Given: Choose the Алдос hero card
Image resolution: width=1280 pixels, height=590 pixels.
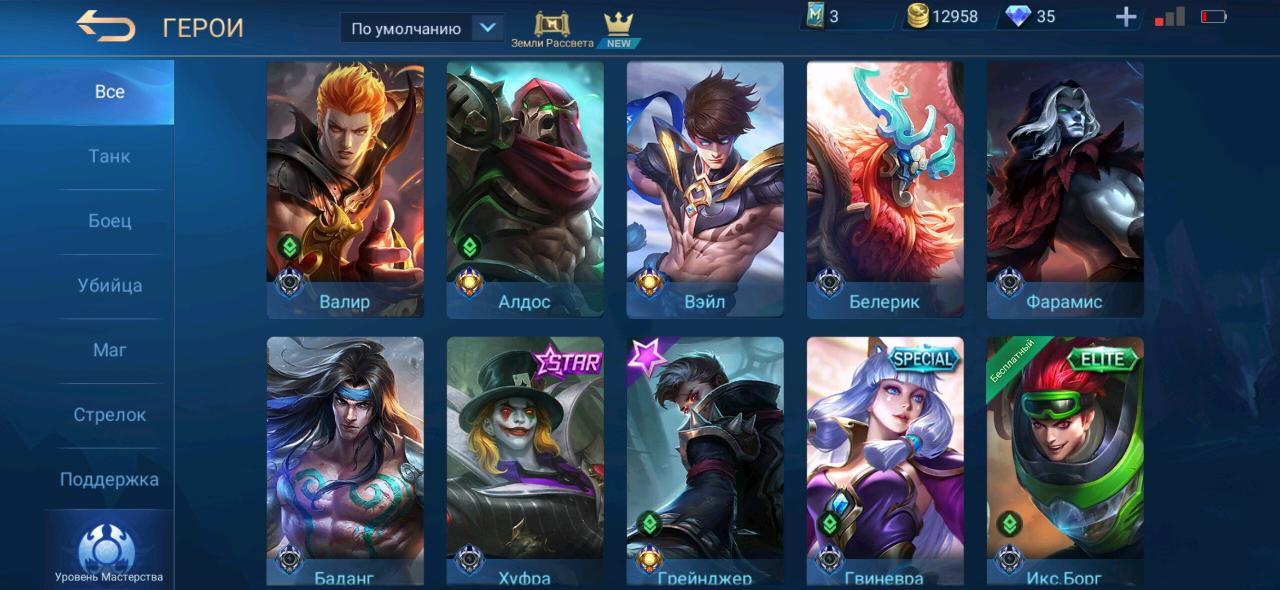Looking at the screenshot, I should [525, 190].
